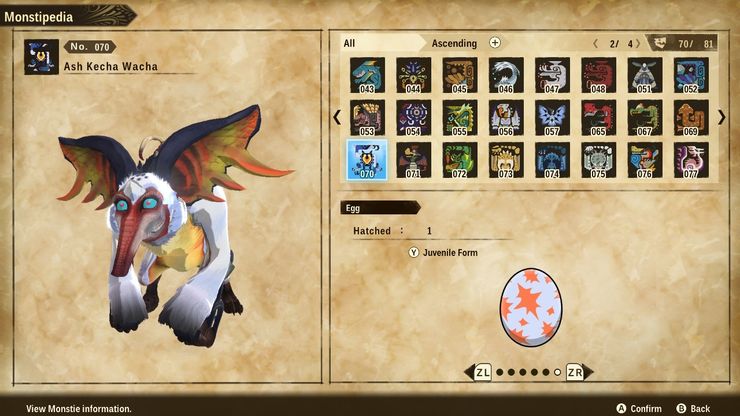740x416 pixels.
Task: Click Confirm in the bottom bar
Action: (x=638, y=408)
